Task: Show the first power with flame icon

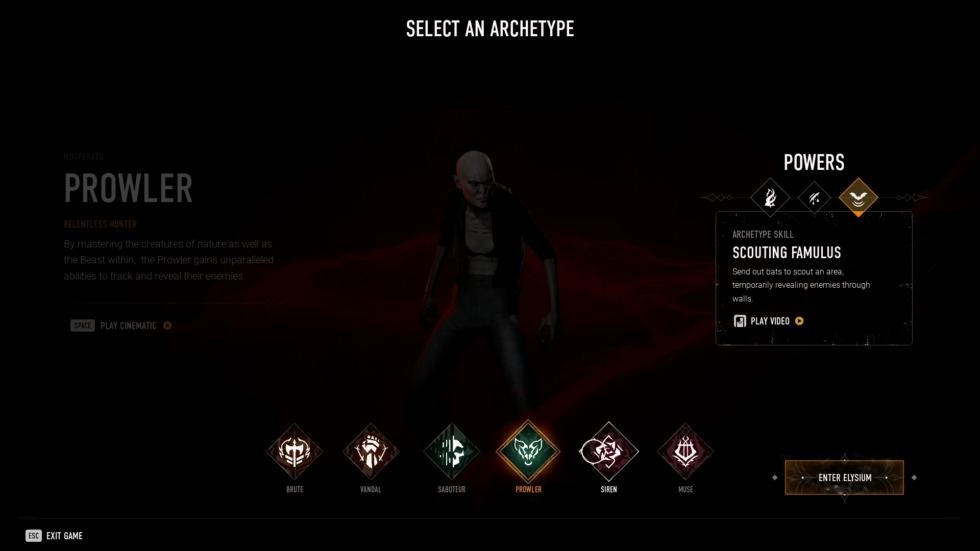Action: point(770,197)
